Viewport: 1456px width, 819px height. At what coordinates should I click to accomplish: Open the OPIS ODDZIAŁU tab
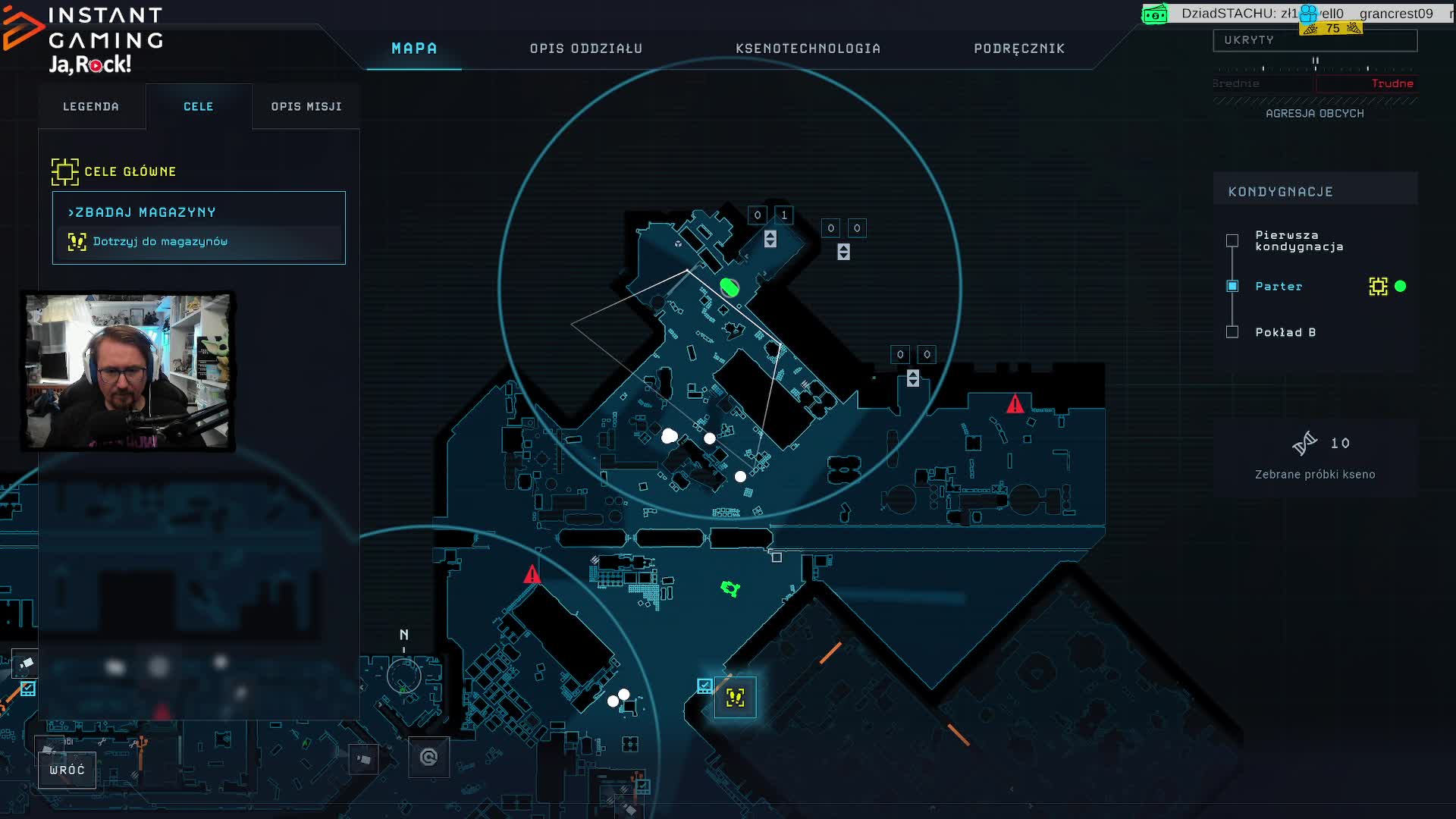[x=585, y=49]
